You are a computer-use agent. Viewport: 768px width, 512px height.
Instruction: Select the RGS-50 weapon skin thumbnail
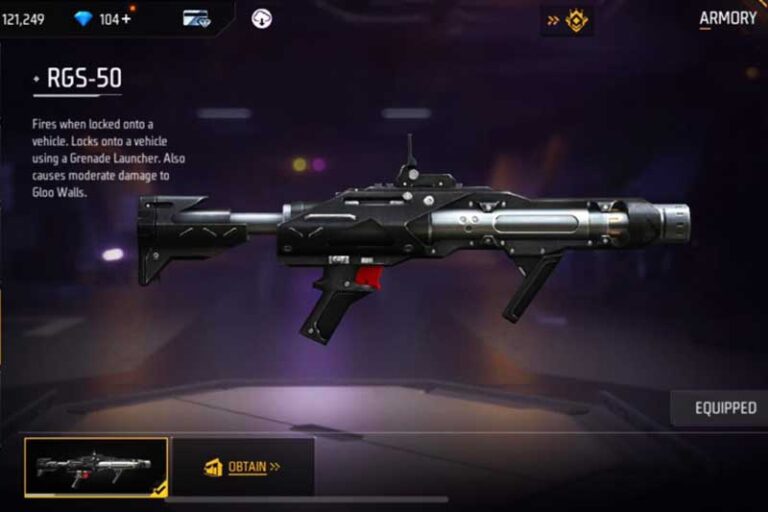[x=96, y=467]
